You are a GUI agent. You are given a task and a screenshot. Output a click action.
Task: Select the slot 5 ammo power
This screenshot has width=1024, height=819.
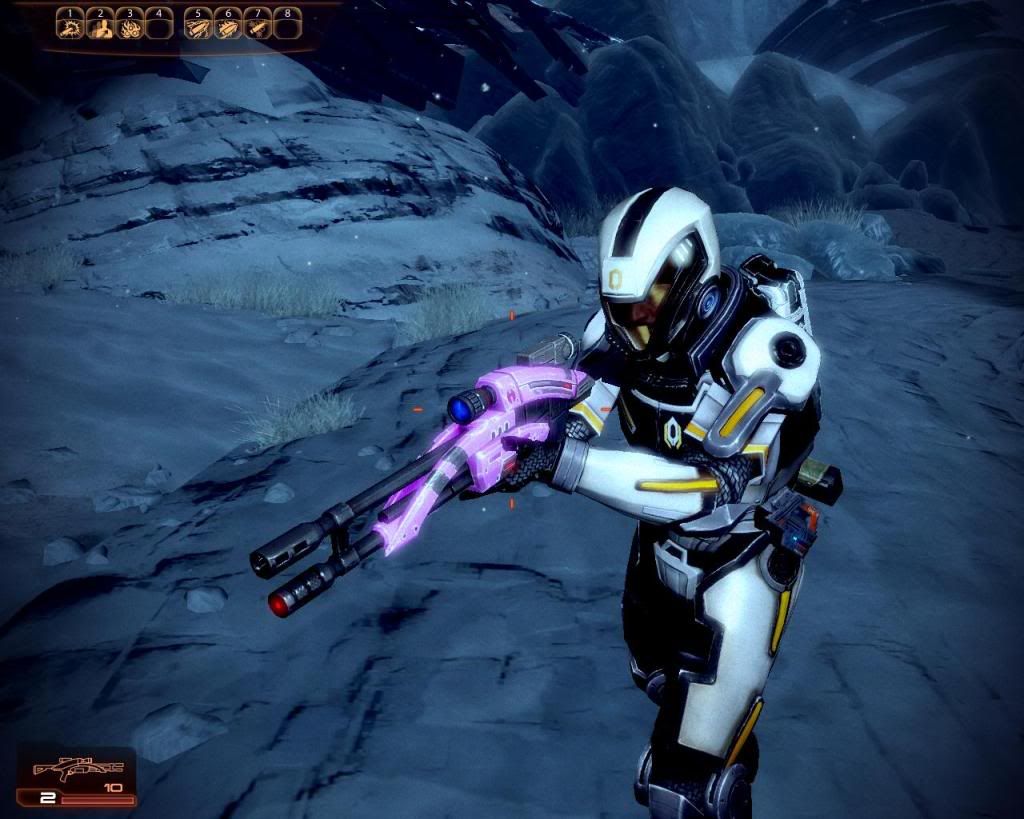point(200,28)
